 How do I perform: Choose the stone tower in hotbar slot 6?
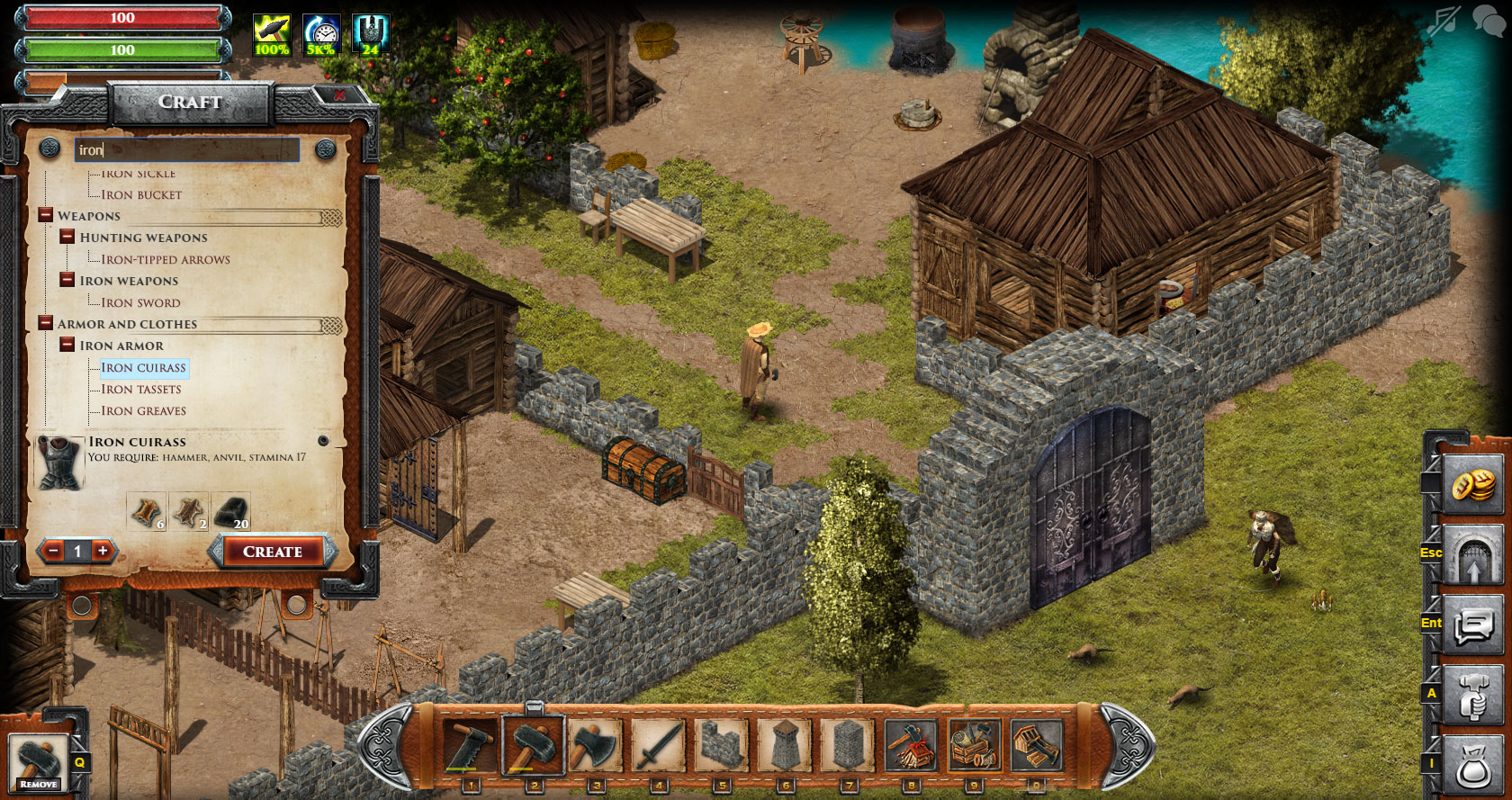pyautogui.click(x=785, y=745)
